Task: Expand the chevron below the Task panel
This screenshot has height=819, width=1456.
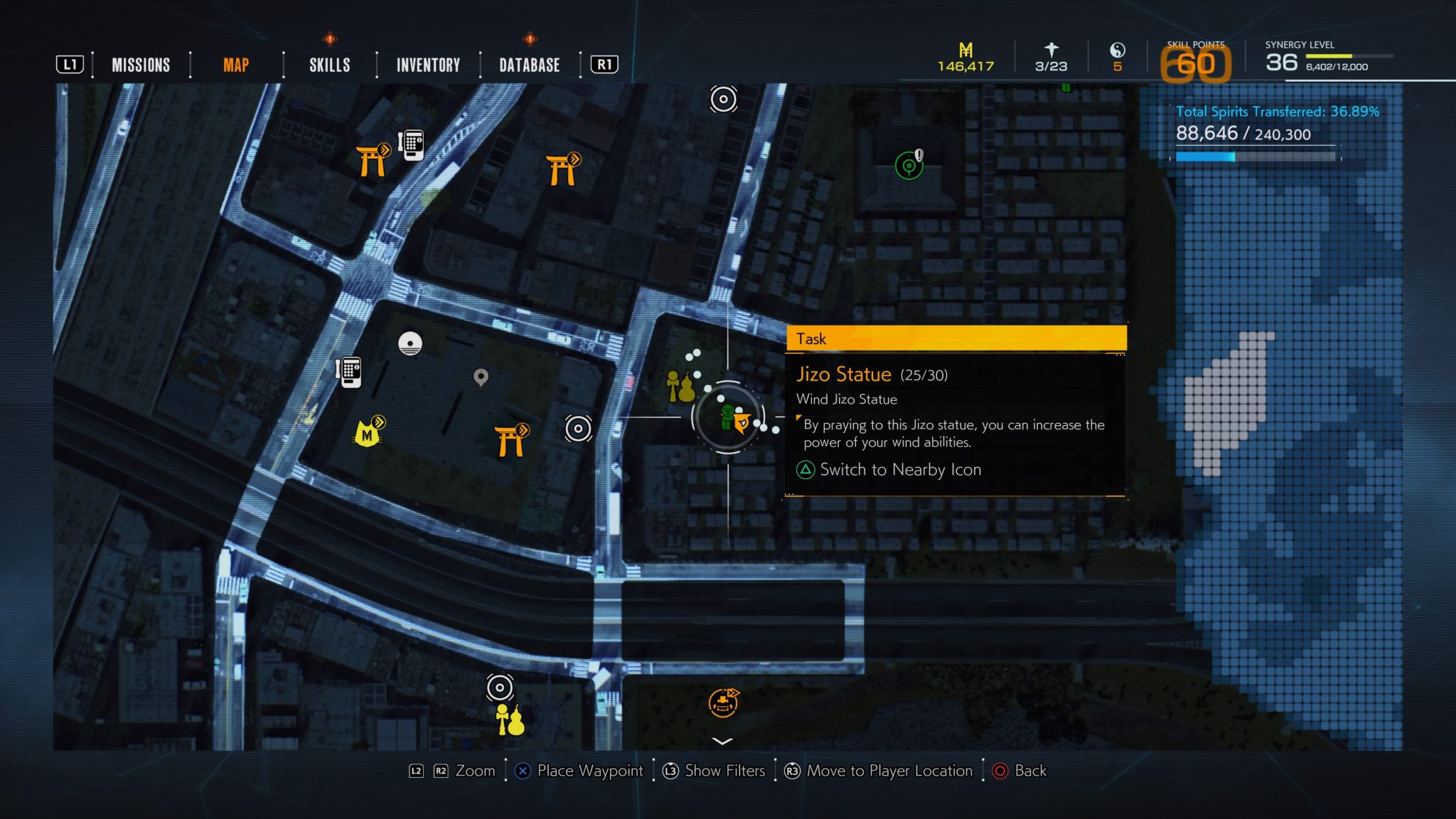Action: click(722, 741)
